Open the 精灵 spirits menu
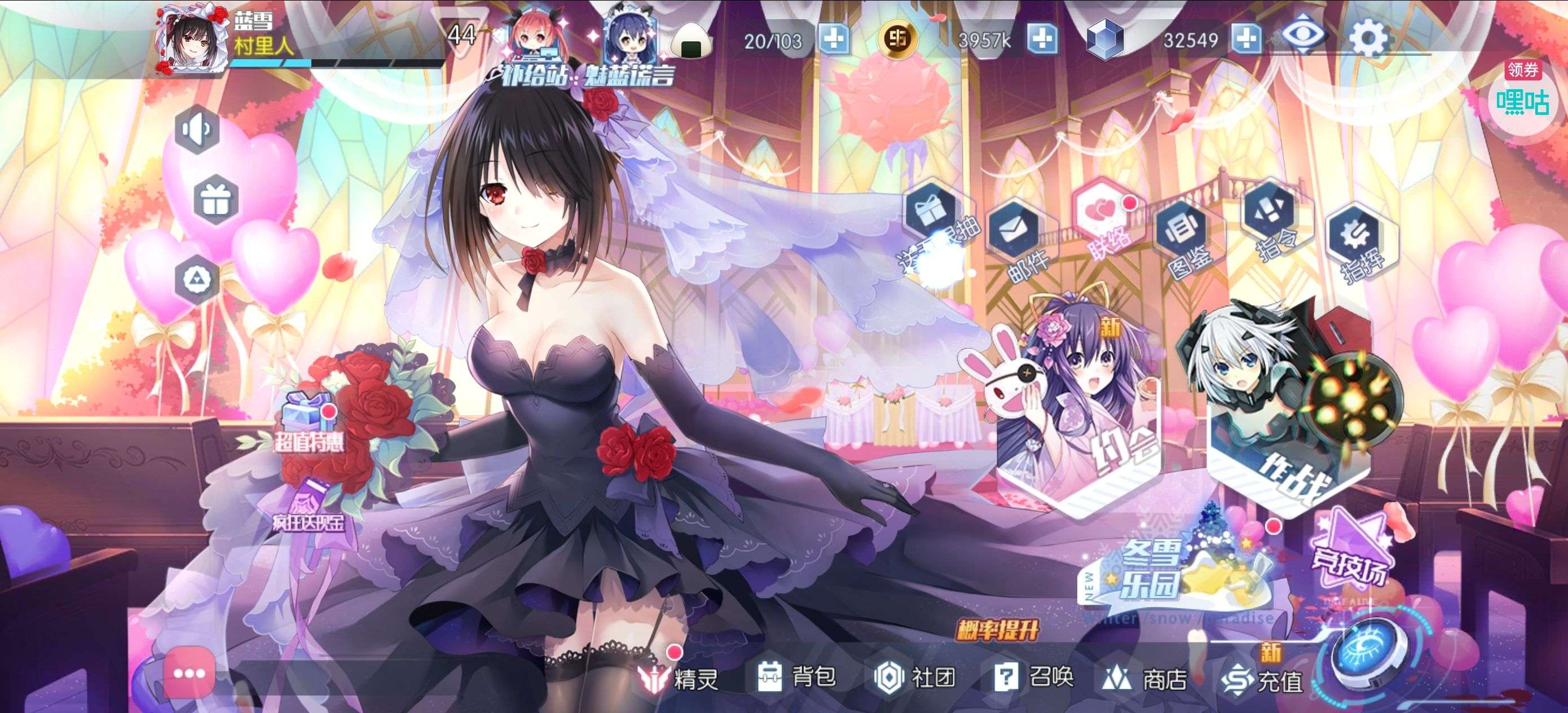The width and height of the screenshot is (1568, 713). coord(680,677)
